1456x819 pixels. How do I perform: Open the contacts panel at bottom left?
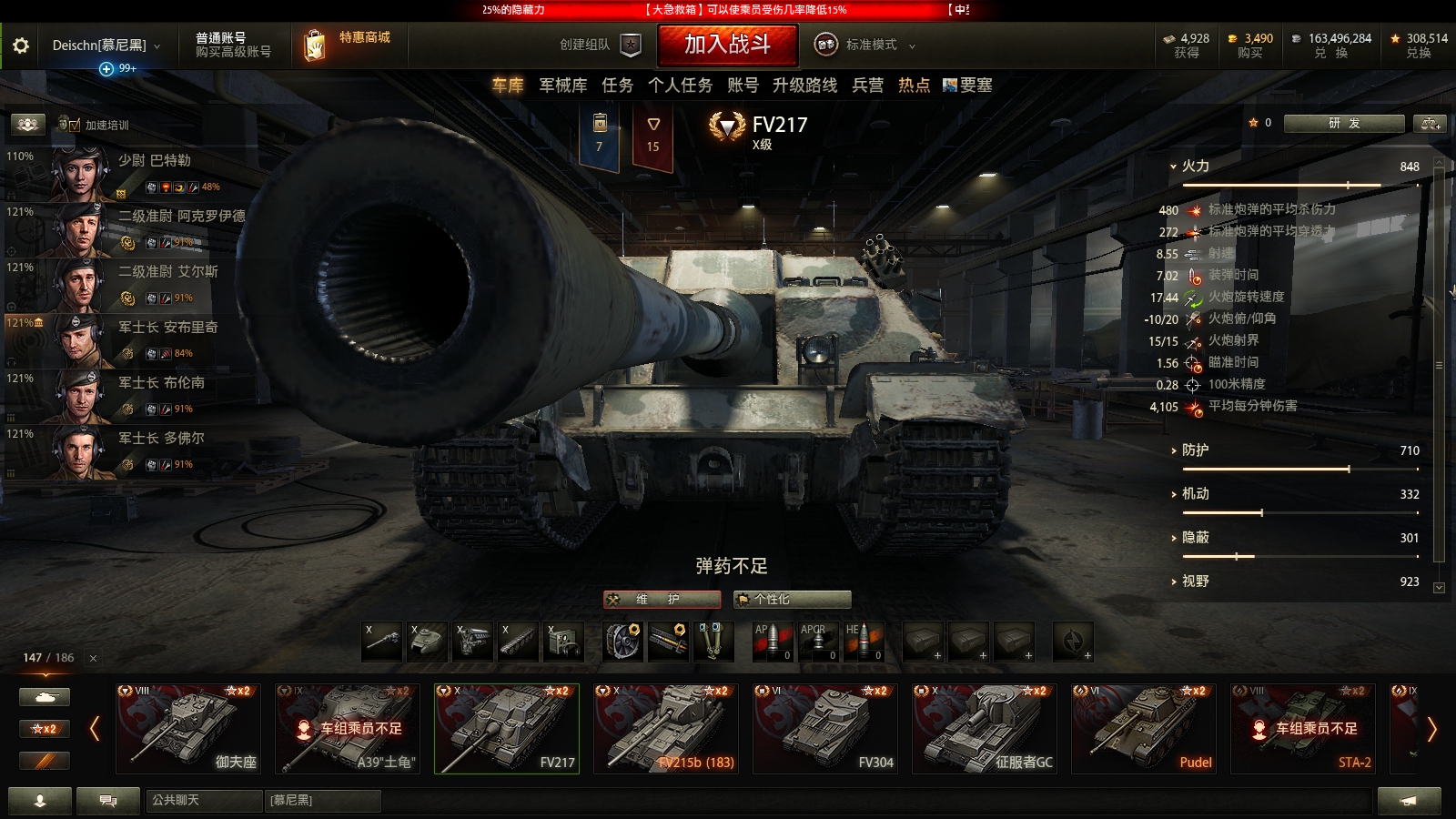[x=40, y=801]
